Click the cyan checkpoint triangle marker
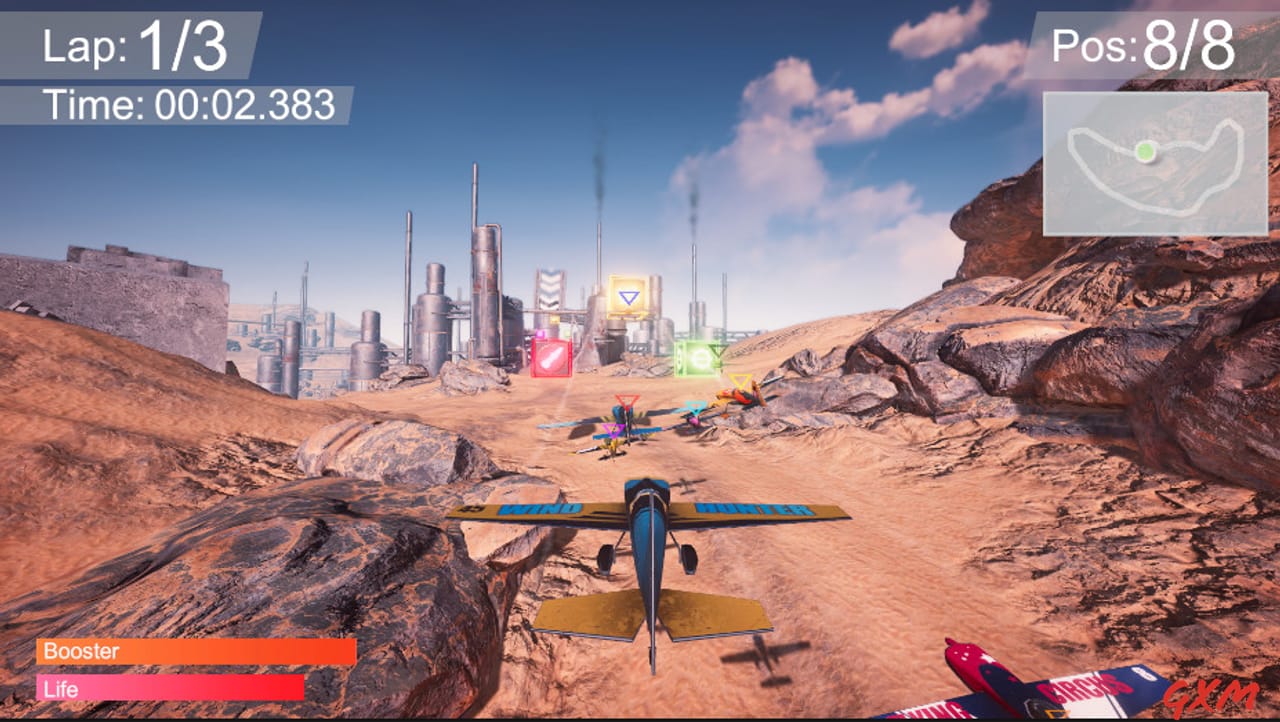 pos(695,406)
